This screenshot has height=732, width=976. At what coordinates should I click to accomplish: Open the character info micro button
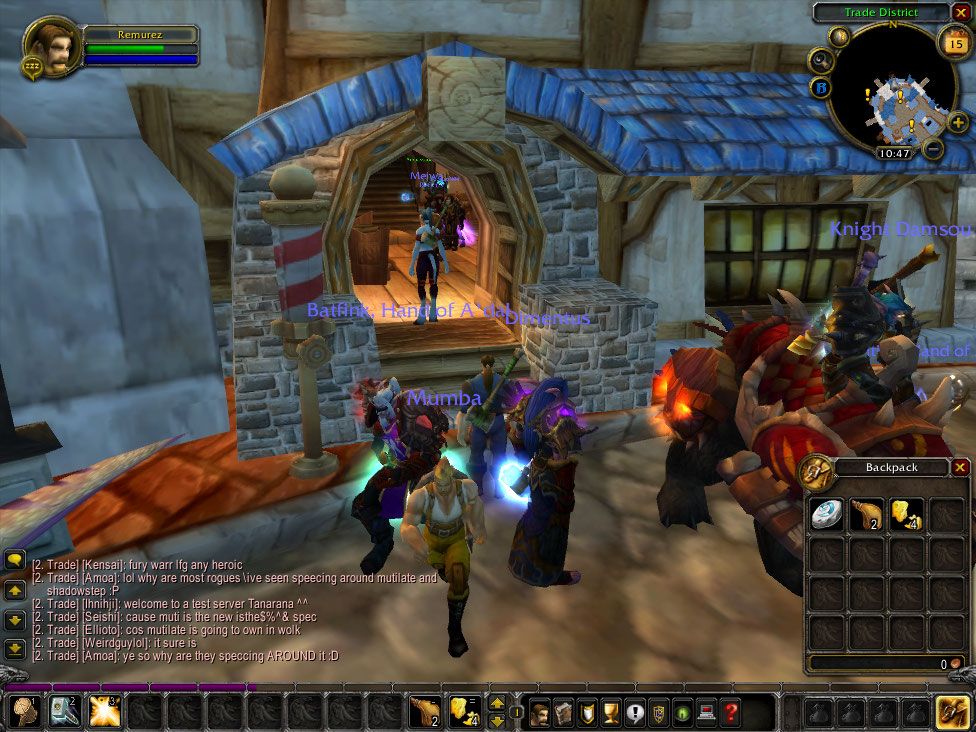pos(539,713)
